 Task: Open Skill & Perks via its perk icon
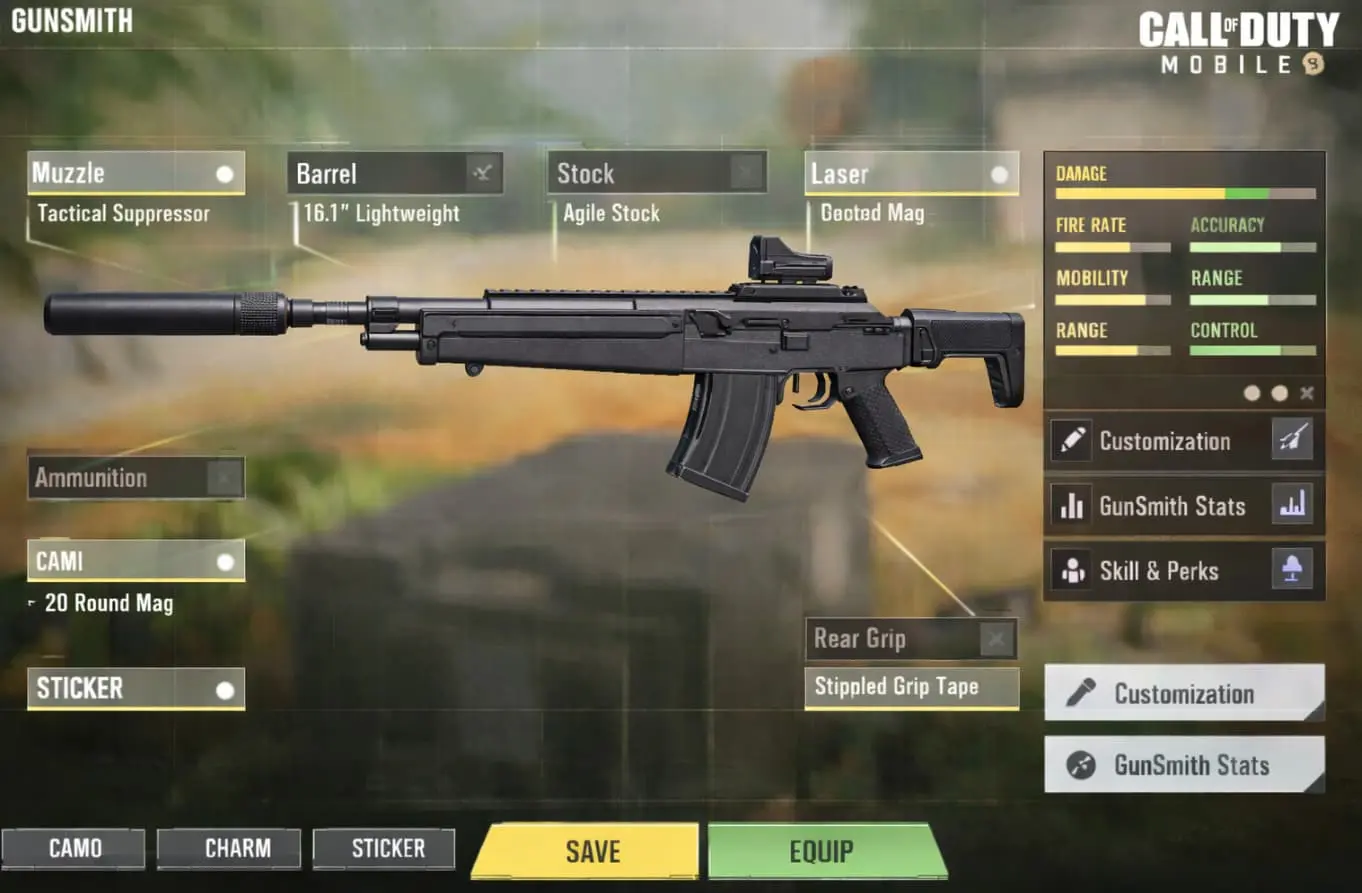point(1293,569)
